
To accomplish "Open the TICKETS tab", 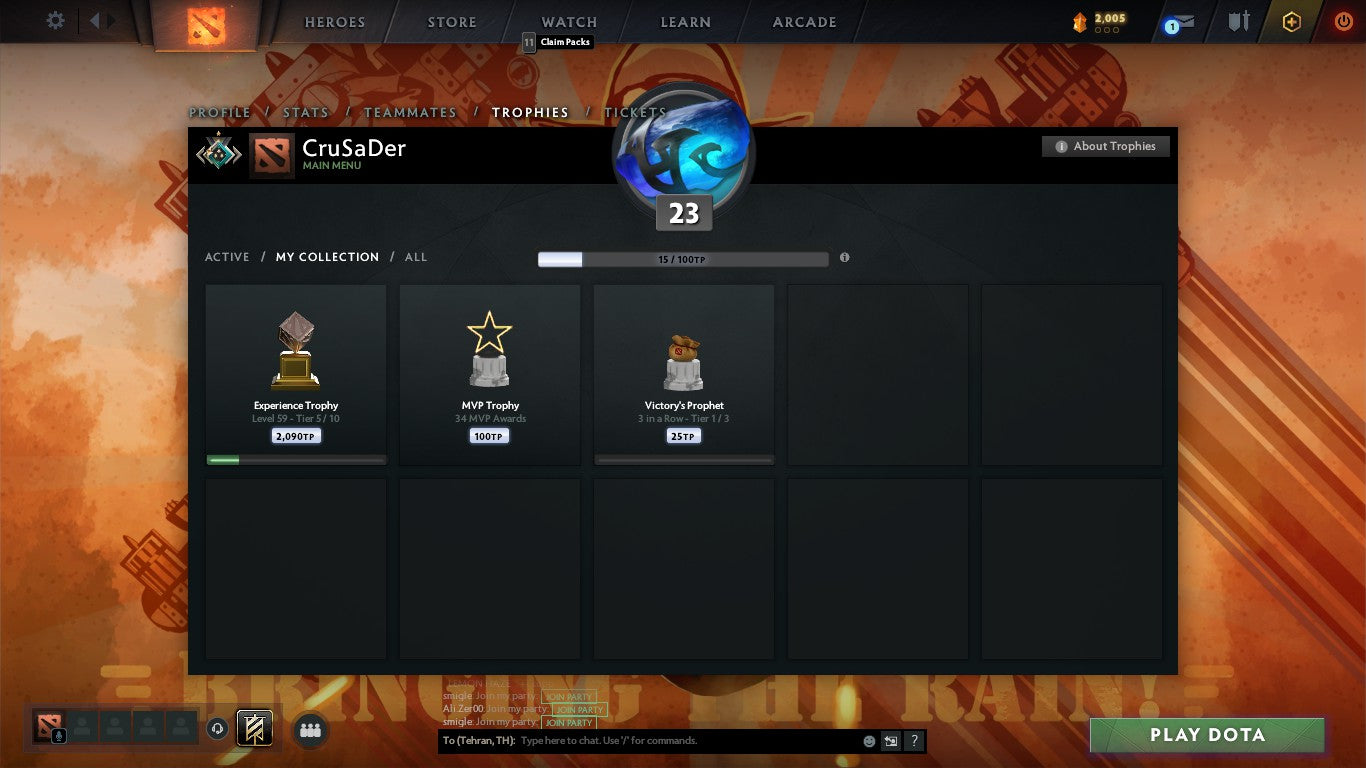I will pos(634,113).
